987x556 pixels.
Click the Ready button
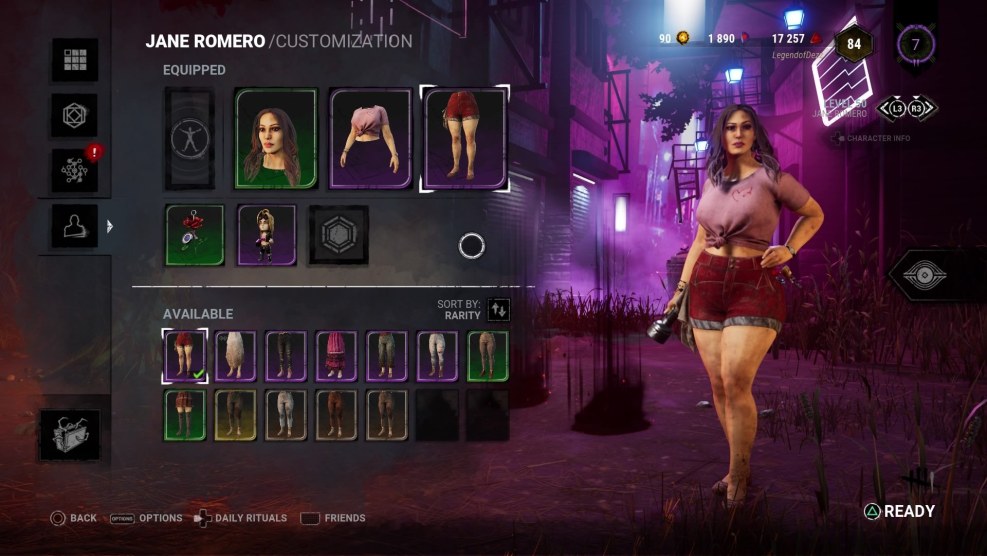coord(899,512)
